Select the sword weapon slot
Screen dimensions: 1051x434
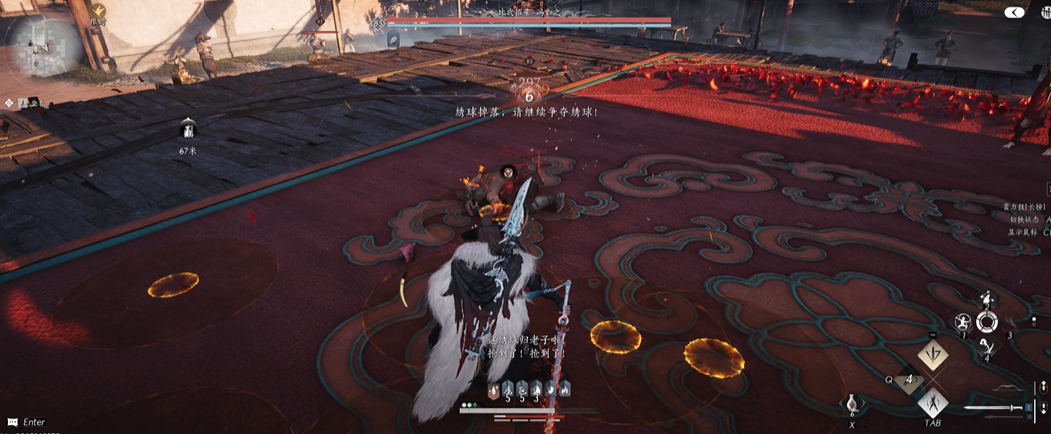[990, 407]
